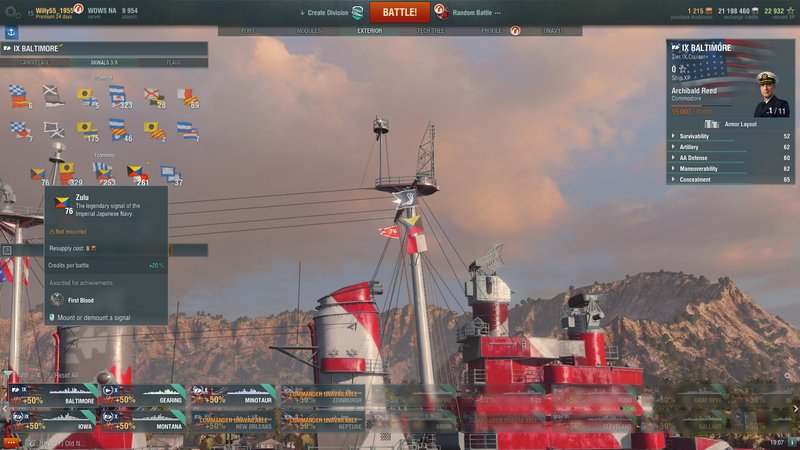This screenshot has width=800, height=450.
Task: Show the Flags sub-tab
Action: click(174, 63)
